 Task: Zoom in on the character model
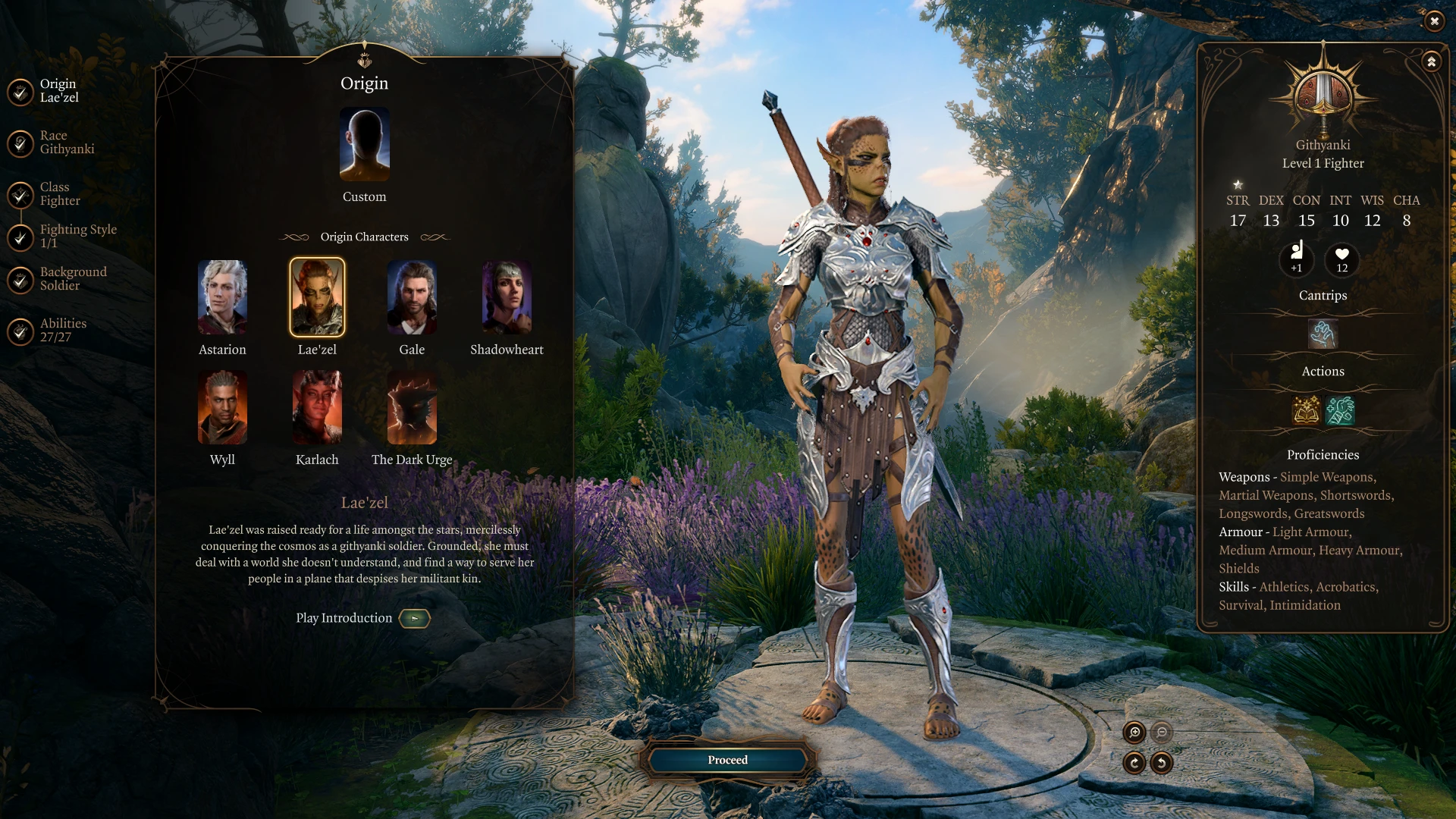pos(1134,732)
